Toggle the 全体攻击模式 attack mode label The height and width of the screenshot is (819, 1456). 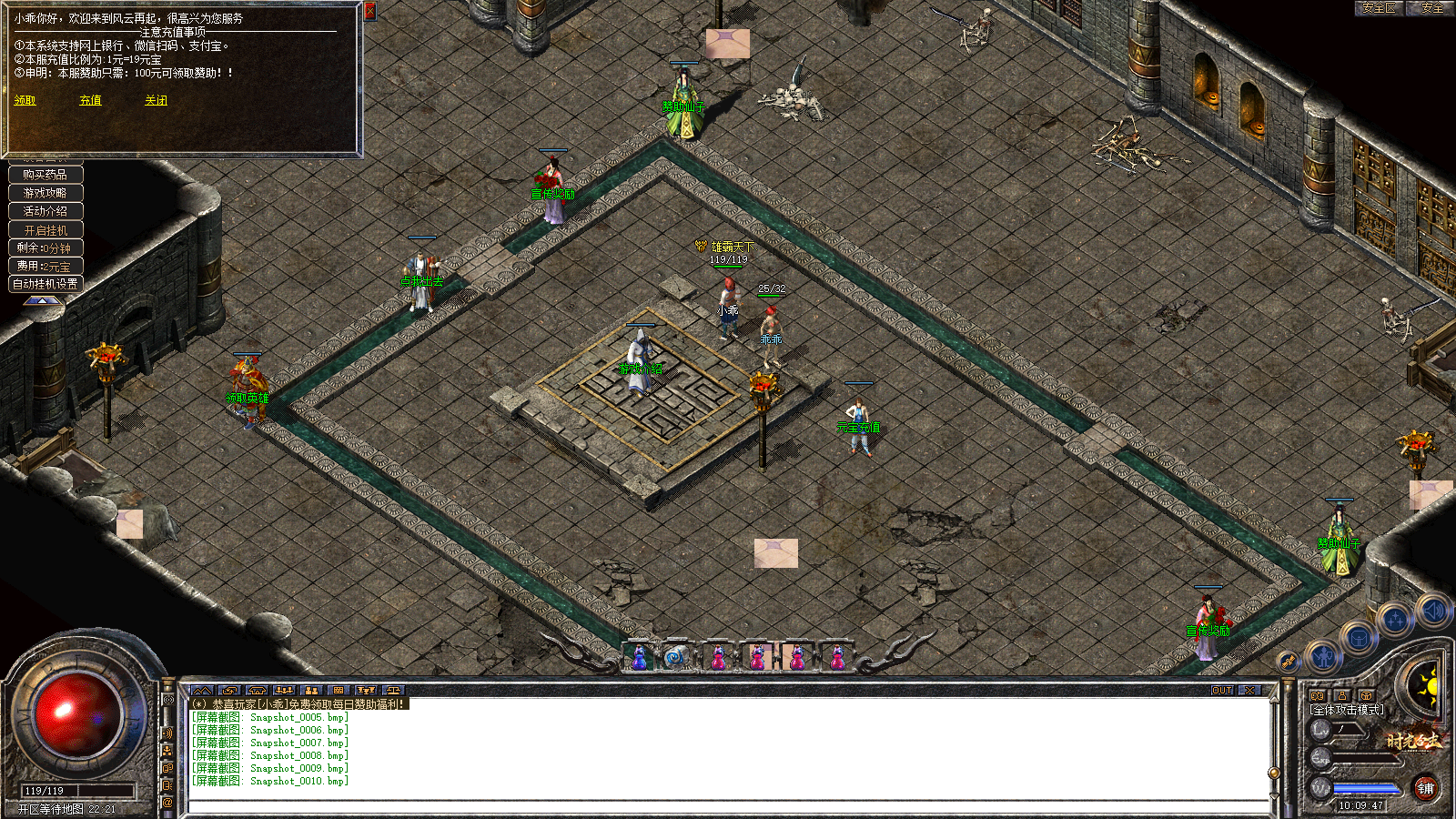1343,710
